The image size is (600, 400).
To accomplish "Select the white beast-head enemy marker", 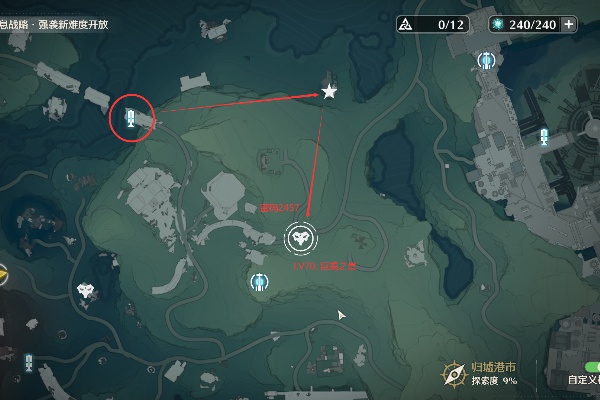I will pos(89,291).
